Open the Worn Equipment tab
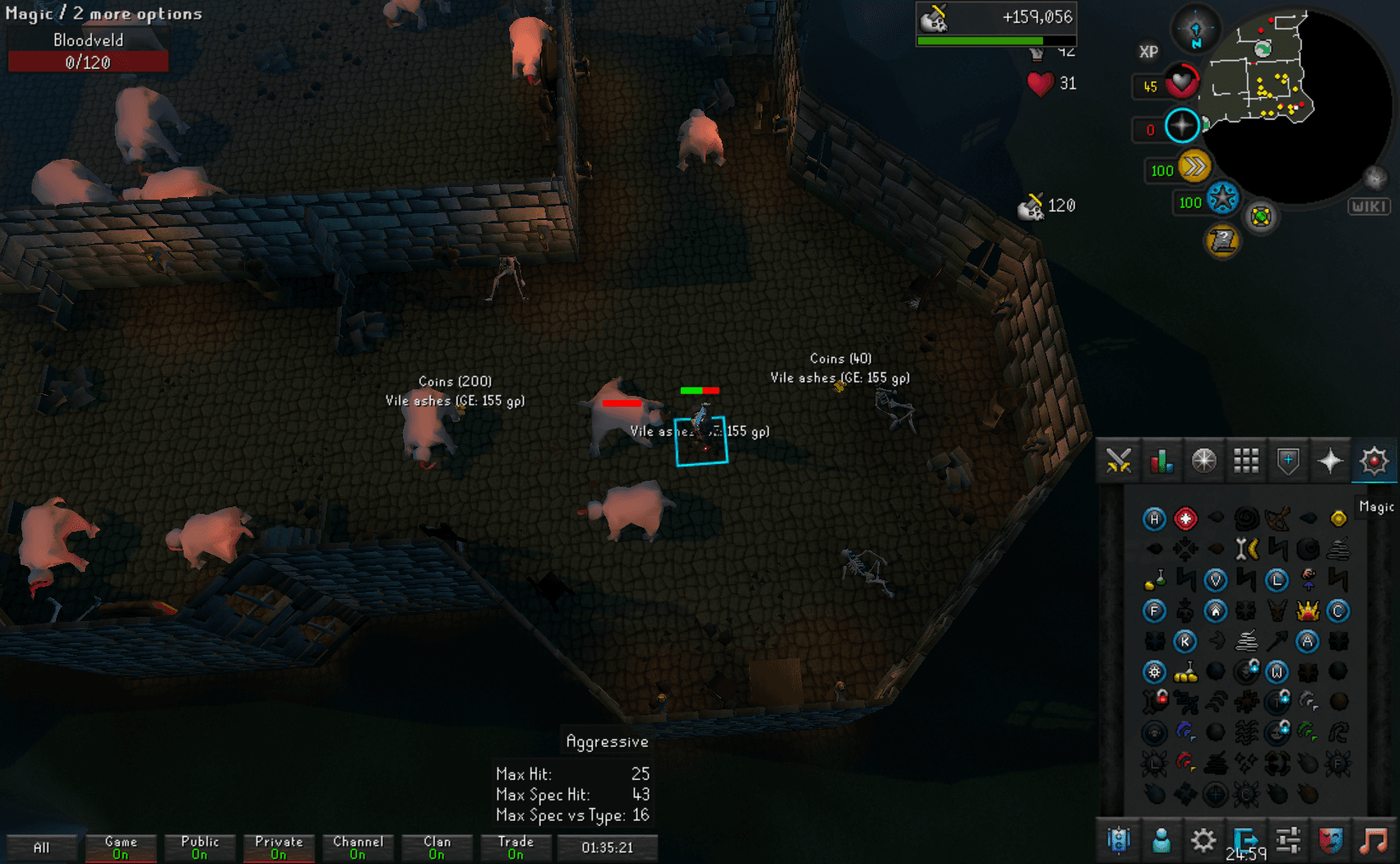1400x864 pixels. [x=1287, y=461]
